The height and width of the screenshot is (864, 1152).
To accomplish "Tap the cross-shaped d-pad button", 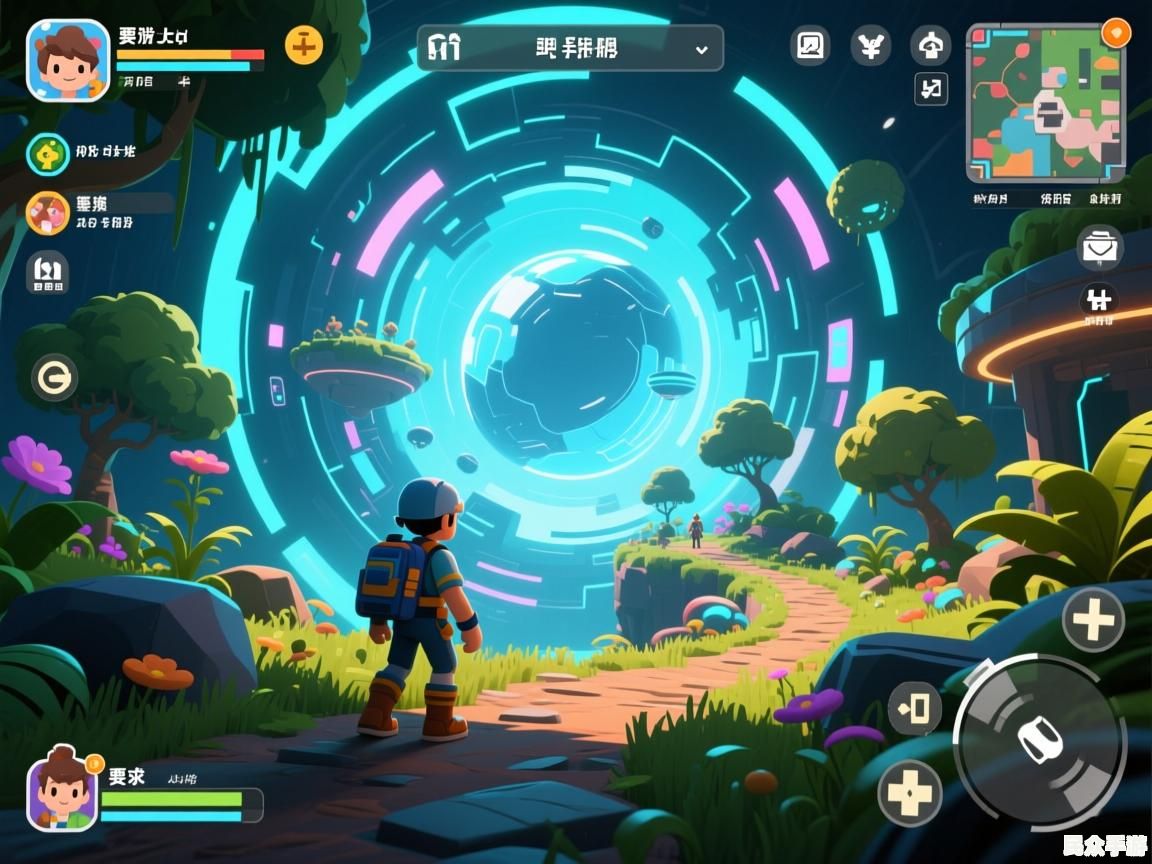I will click(910, 793).
